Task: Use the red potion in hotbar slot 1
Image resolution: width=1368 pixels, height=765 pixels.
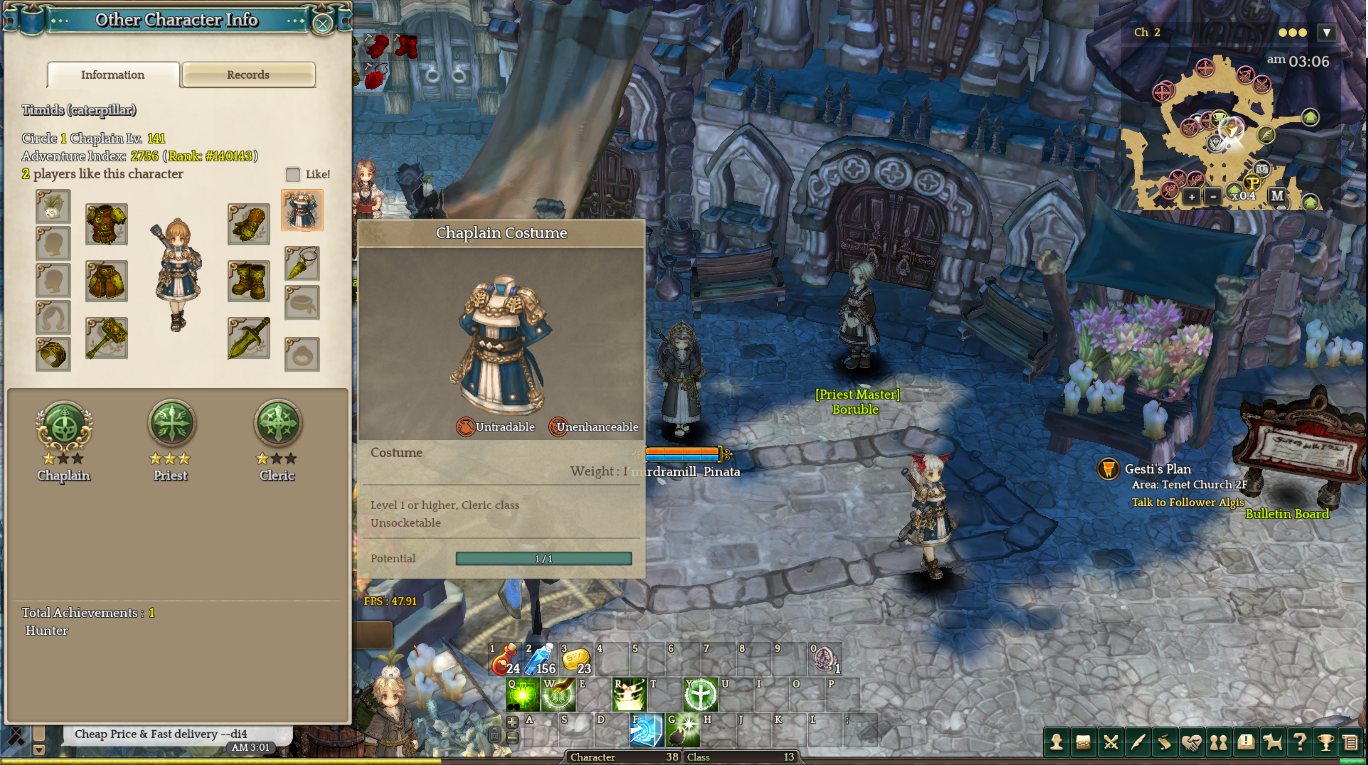Action: tap(505, 659)
